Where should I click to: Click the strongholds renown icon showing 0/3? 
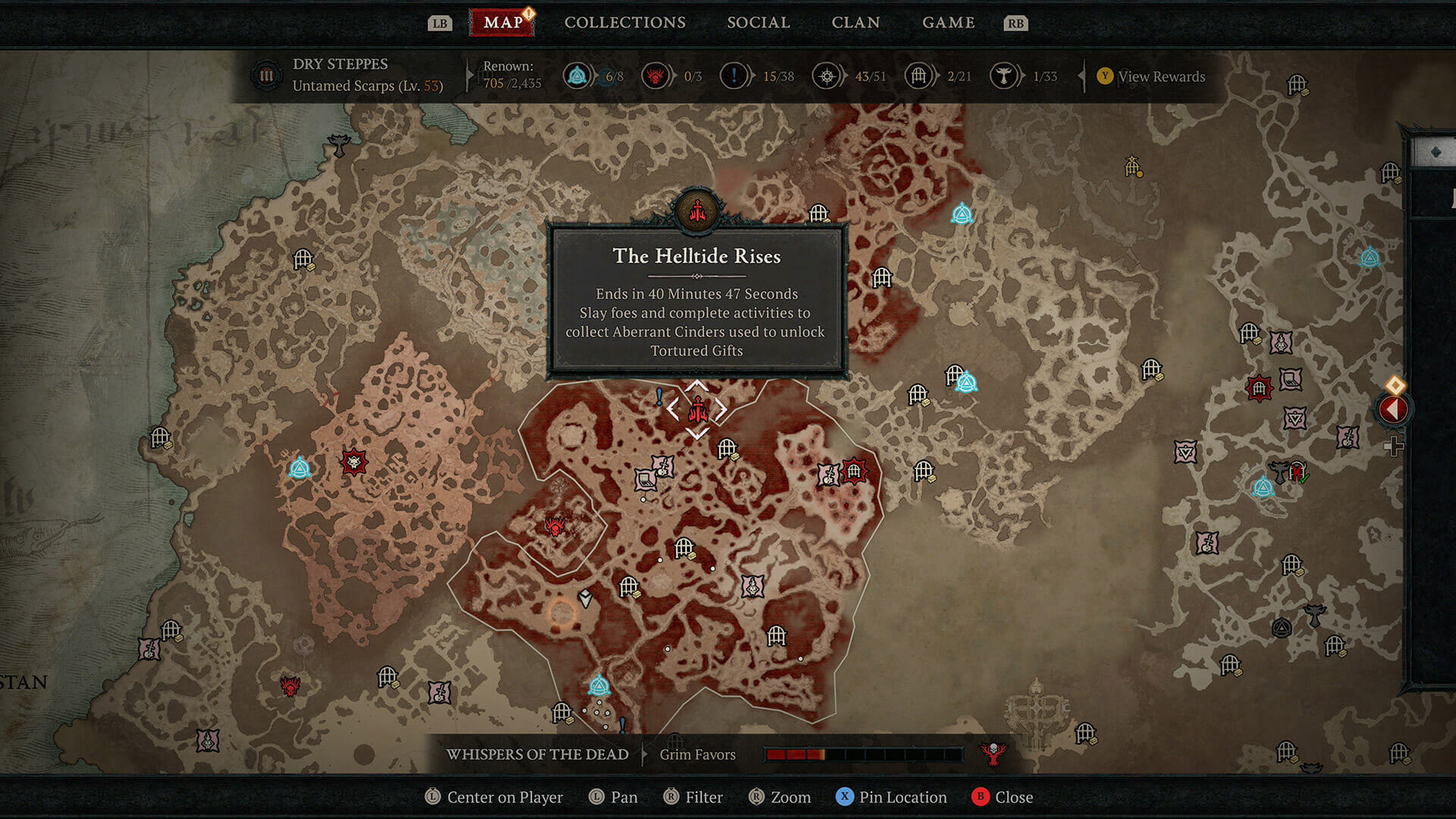(656, 76)
